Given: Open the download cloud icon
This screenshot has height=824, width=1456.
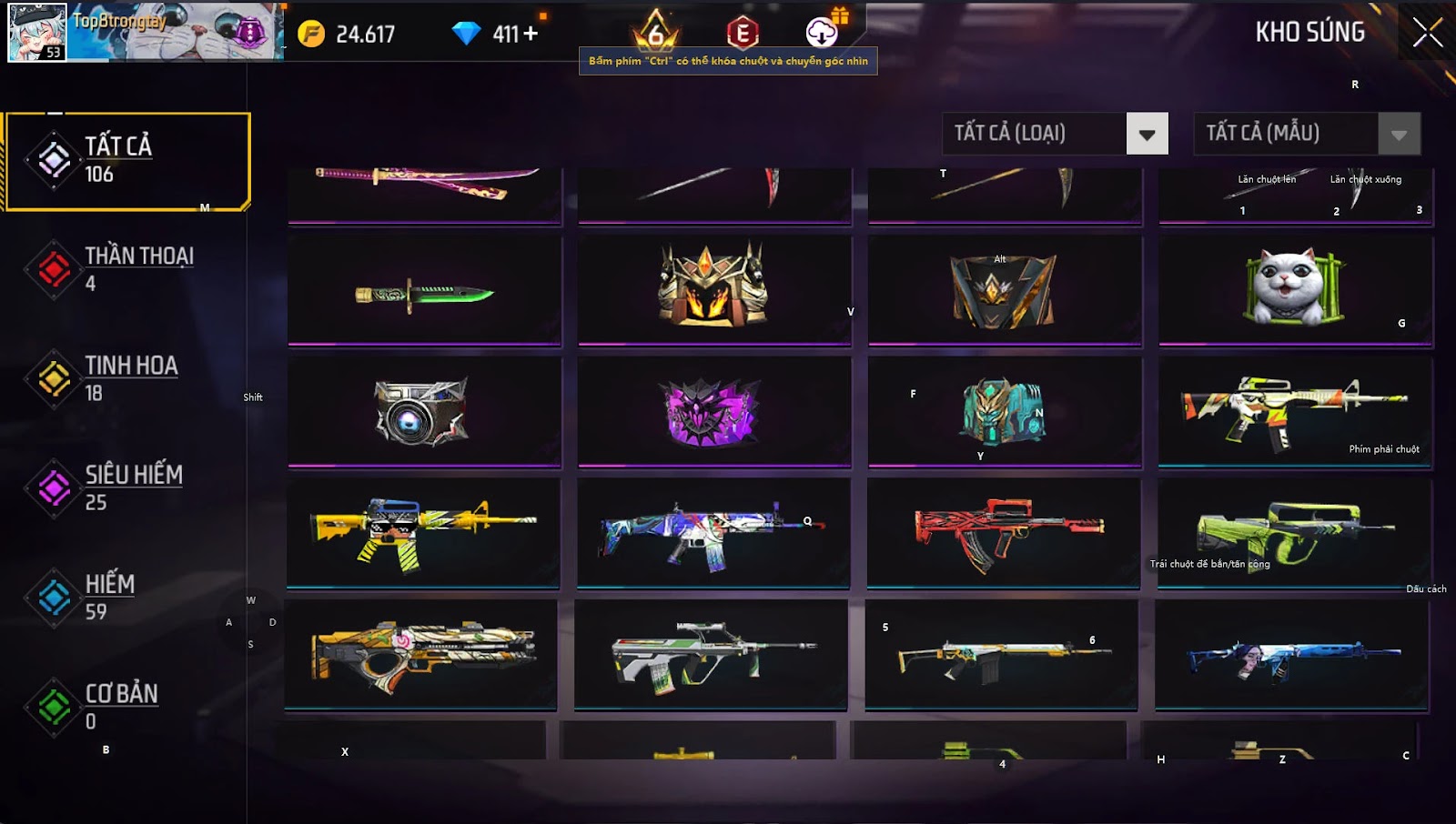Looking at the screenshot, I should 822,33.
